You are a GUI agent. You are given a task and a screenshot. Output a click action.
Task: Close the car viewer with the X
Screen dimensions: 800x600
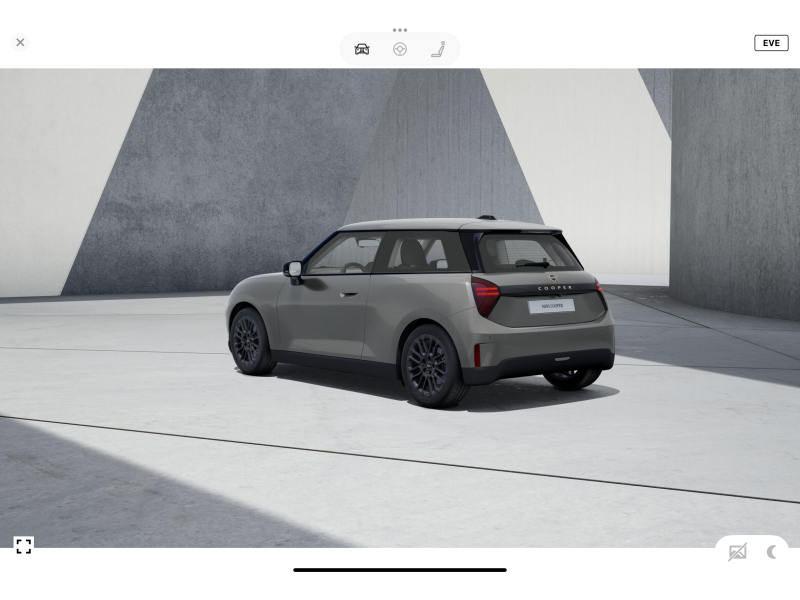20,43
